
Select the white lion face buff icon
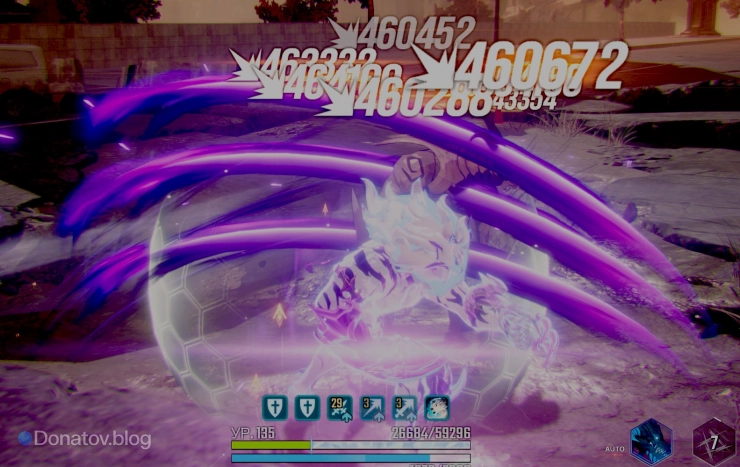click(x=438, y=407)
